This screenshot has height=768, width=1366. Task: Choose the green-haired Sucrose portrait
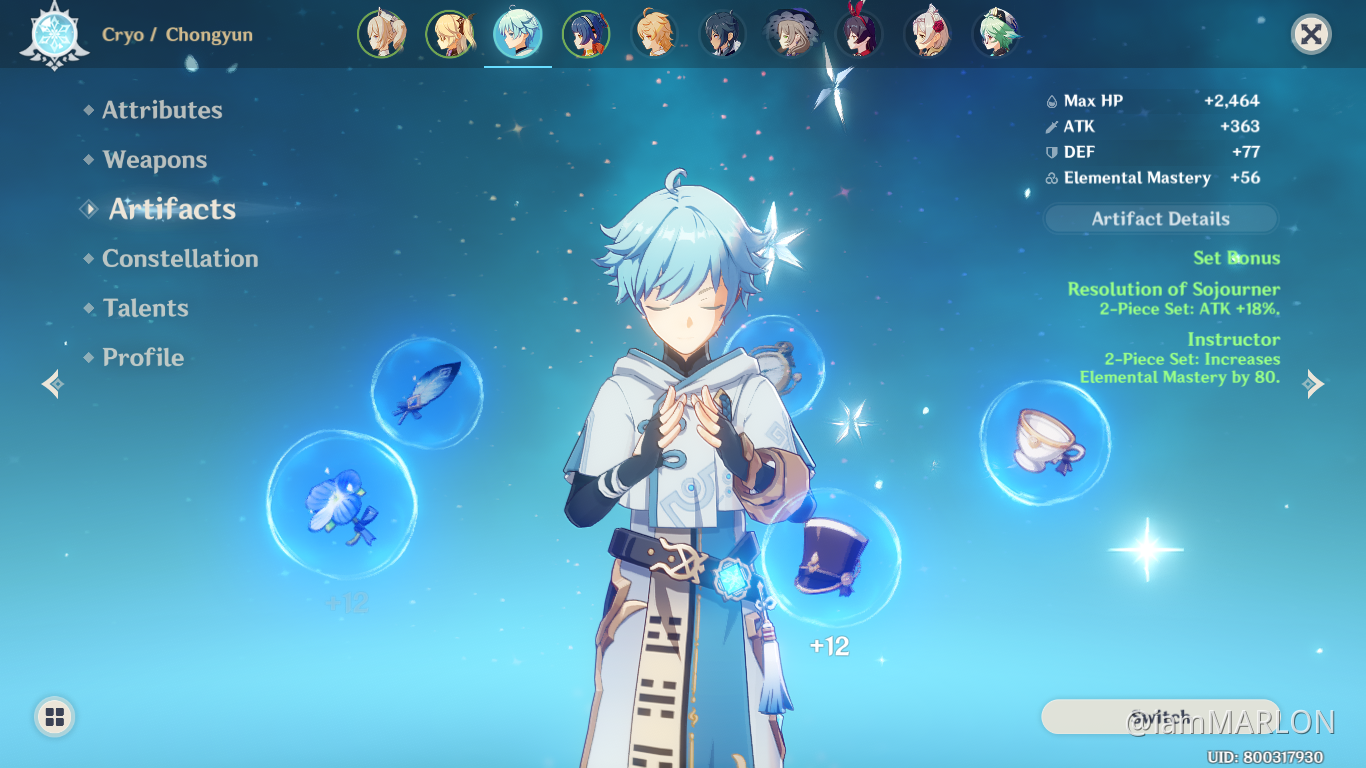pyautogui.click(x=996, y=34)
